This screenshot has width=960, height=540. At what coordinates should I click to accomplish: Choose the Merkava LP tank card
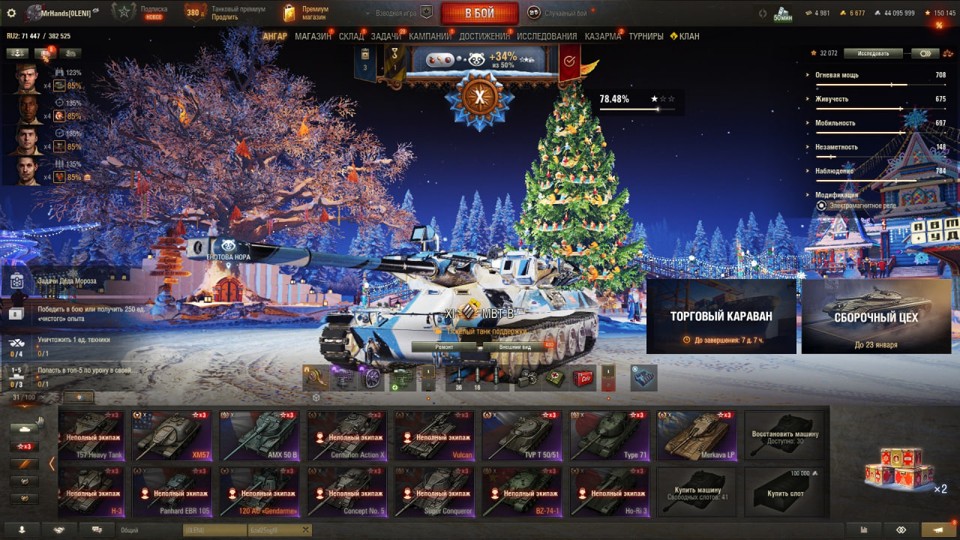(x=696, y=435)
